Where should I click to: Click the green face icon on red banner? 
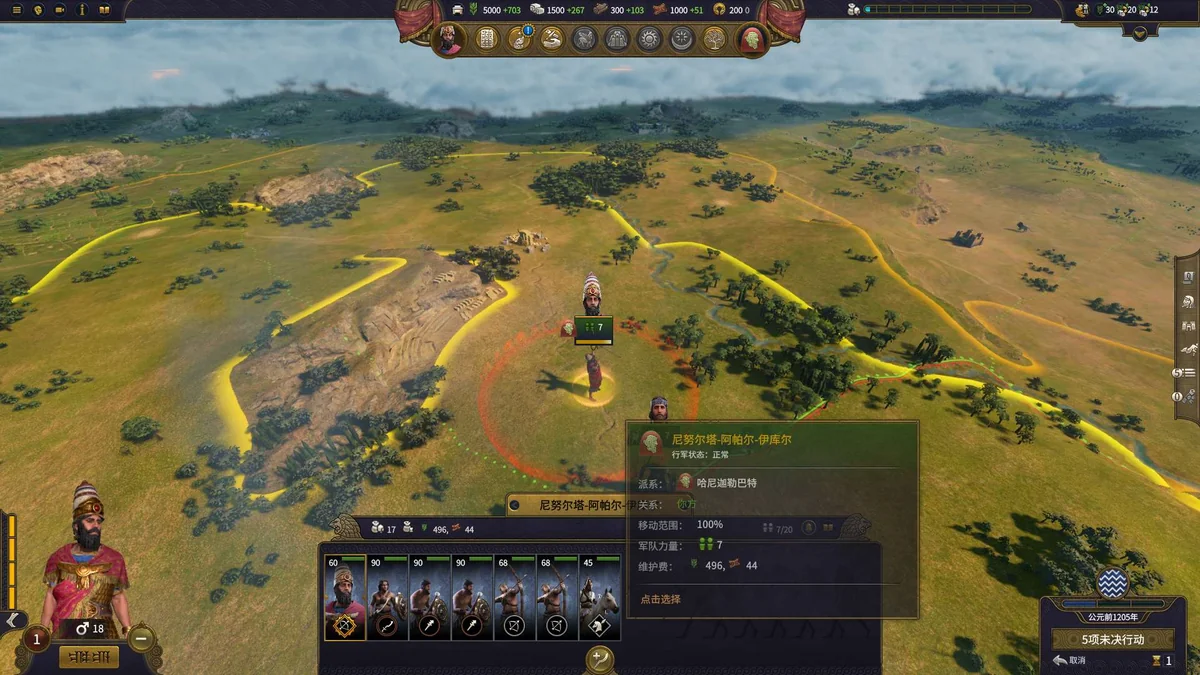[750, 39]
